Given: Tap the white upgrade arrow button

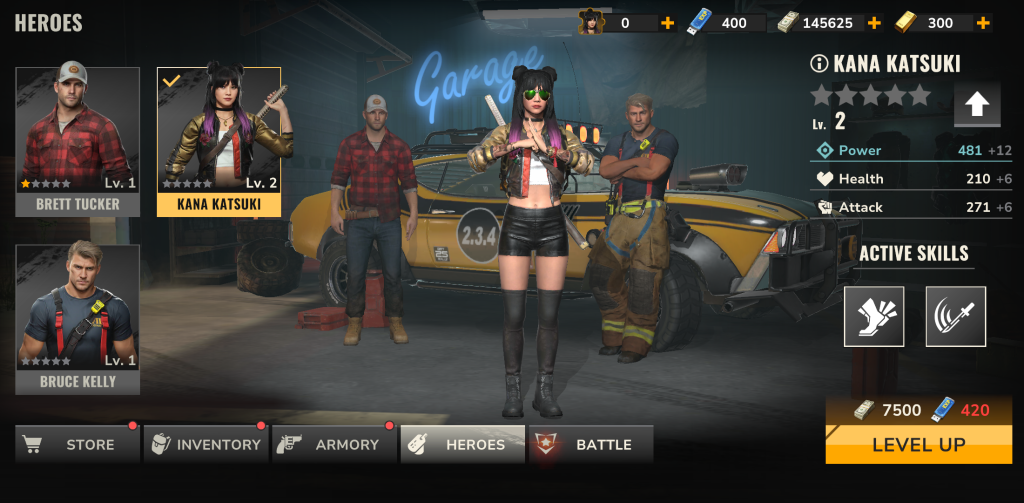Looking at the screenshot, I should click(977, 105).
